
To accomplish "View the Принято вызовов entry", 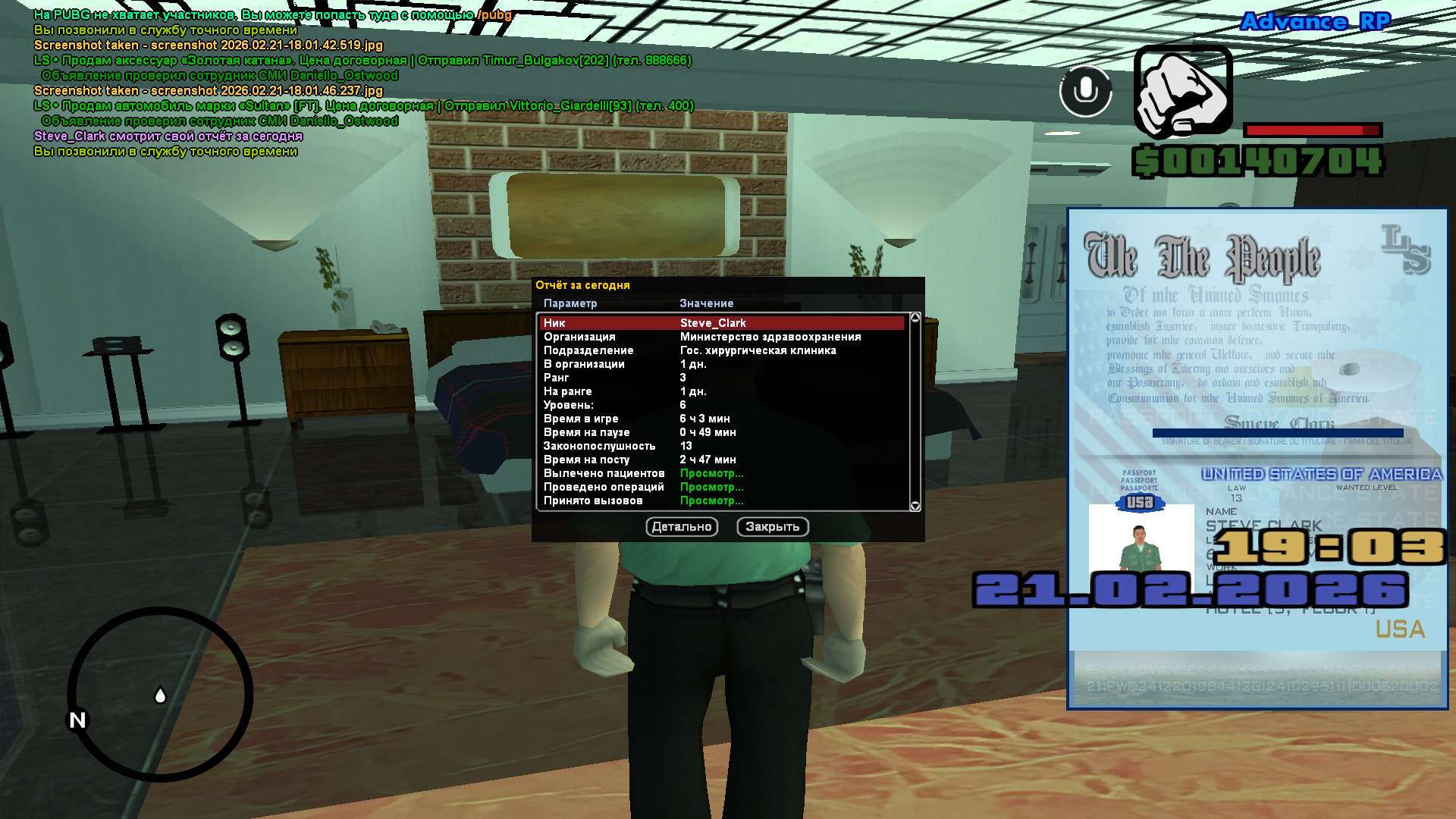I will tap(711, 500).
